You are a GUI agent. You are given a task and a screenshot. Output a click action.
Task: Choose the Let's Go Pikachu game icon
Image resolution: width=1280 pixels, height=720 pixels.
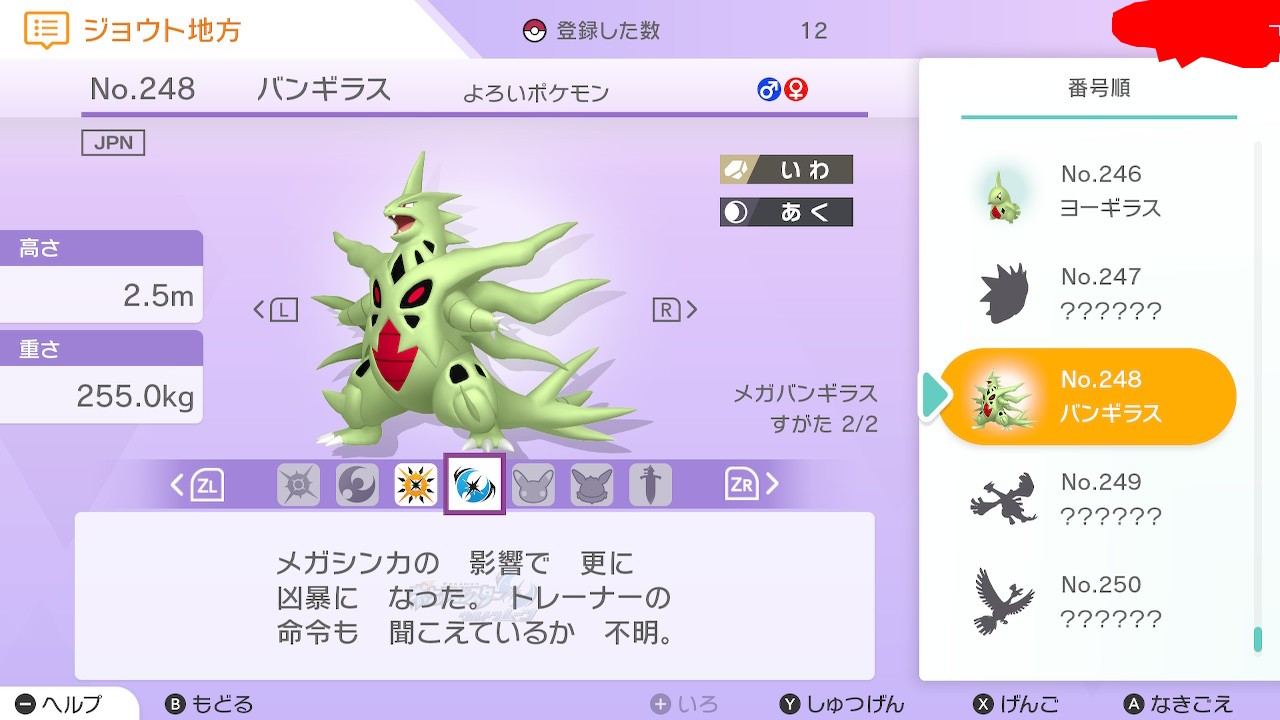point(533,485)
